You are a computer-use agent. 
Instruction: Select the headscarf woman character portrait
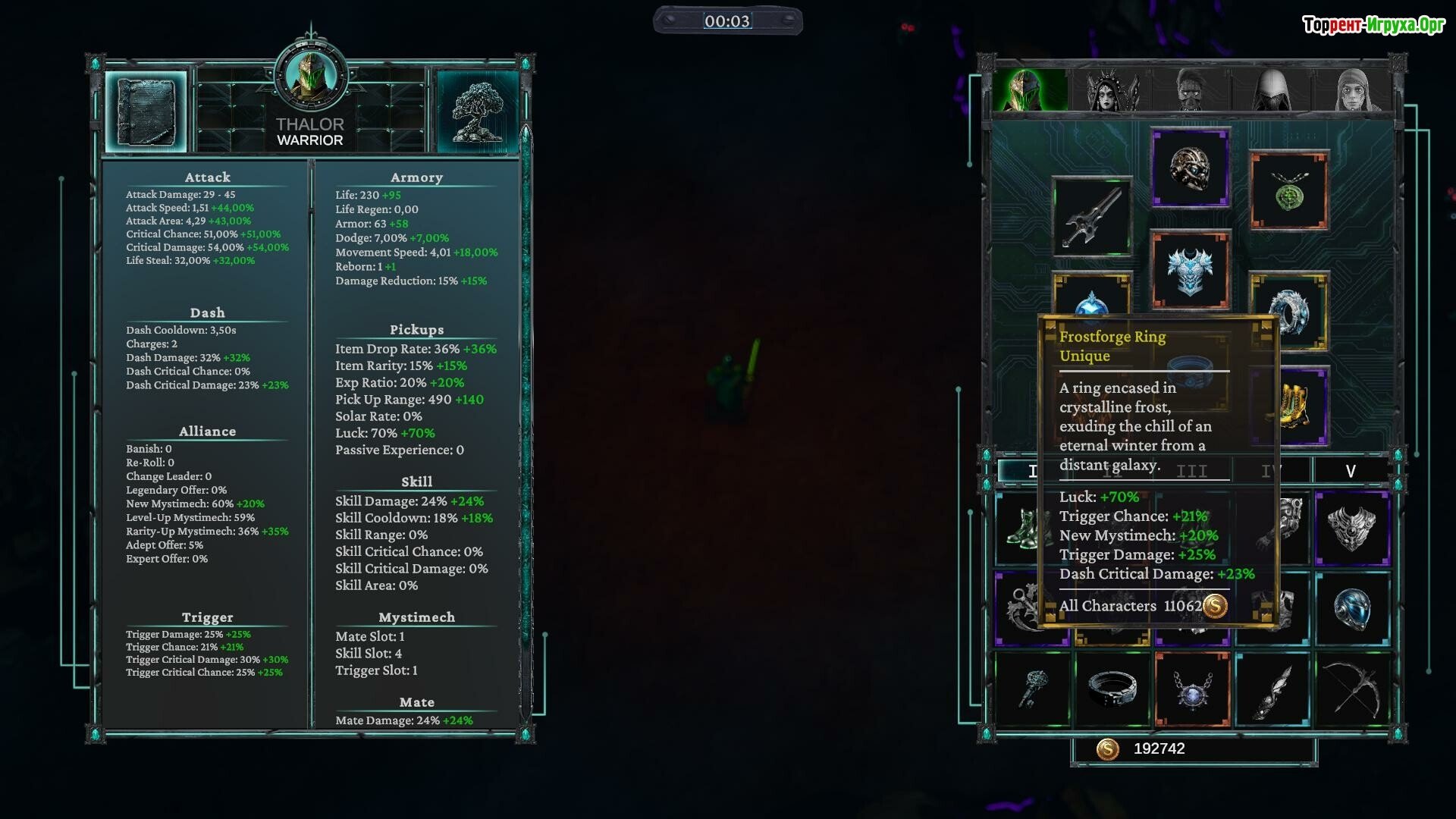pos(1354,90)
